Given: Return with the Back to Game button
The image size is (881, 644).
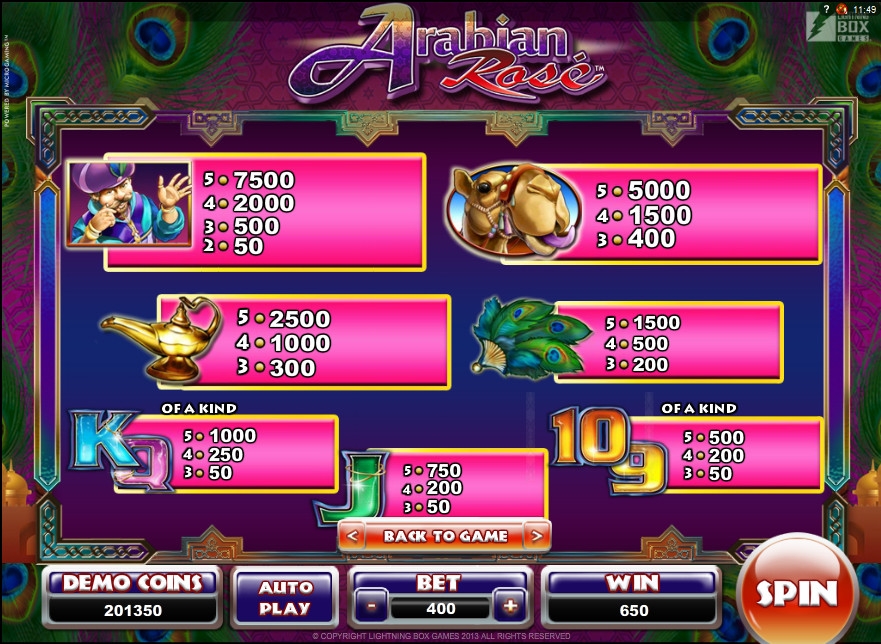Looking at the screenshot, I should tap(445, 536).
